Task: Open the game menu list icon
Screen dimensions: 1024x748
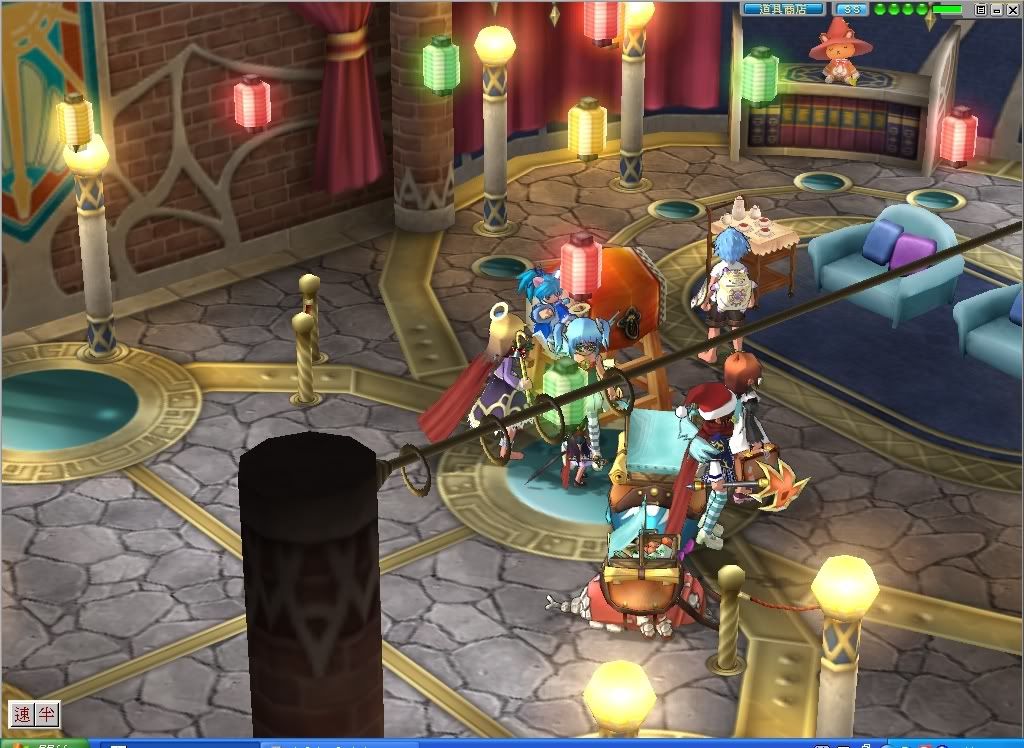Action: pyautogui.click(x=981, y=9)
